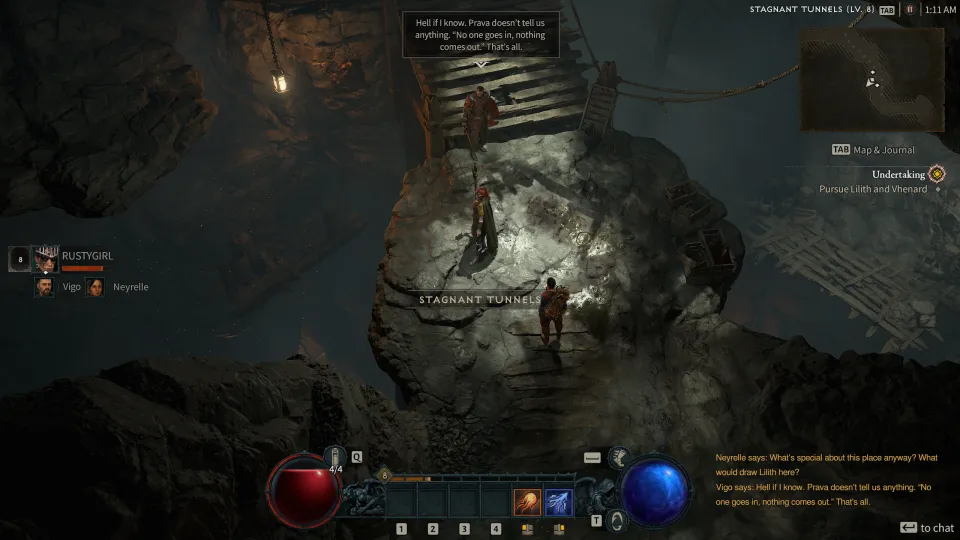Image resolution: width=960 pixels, height=540 pixels.
Task: Activate the orange fire bolt skill
Action: click(527, 501)
